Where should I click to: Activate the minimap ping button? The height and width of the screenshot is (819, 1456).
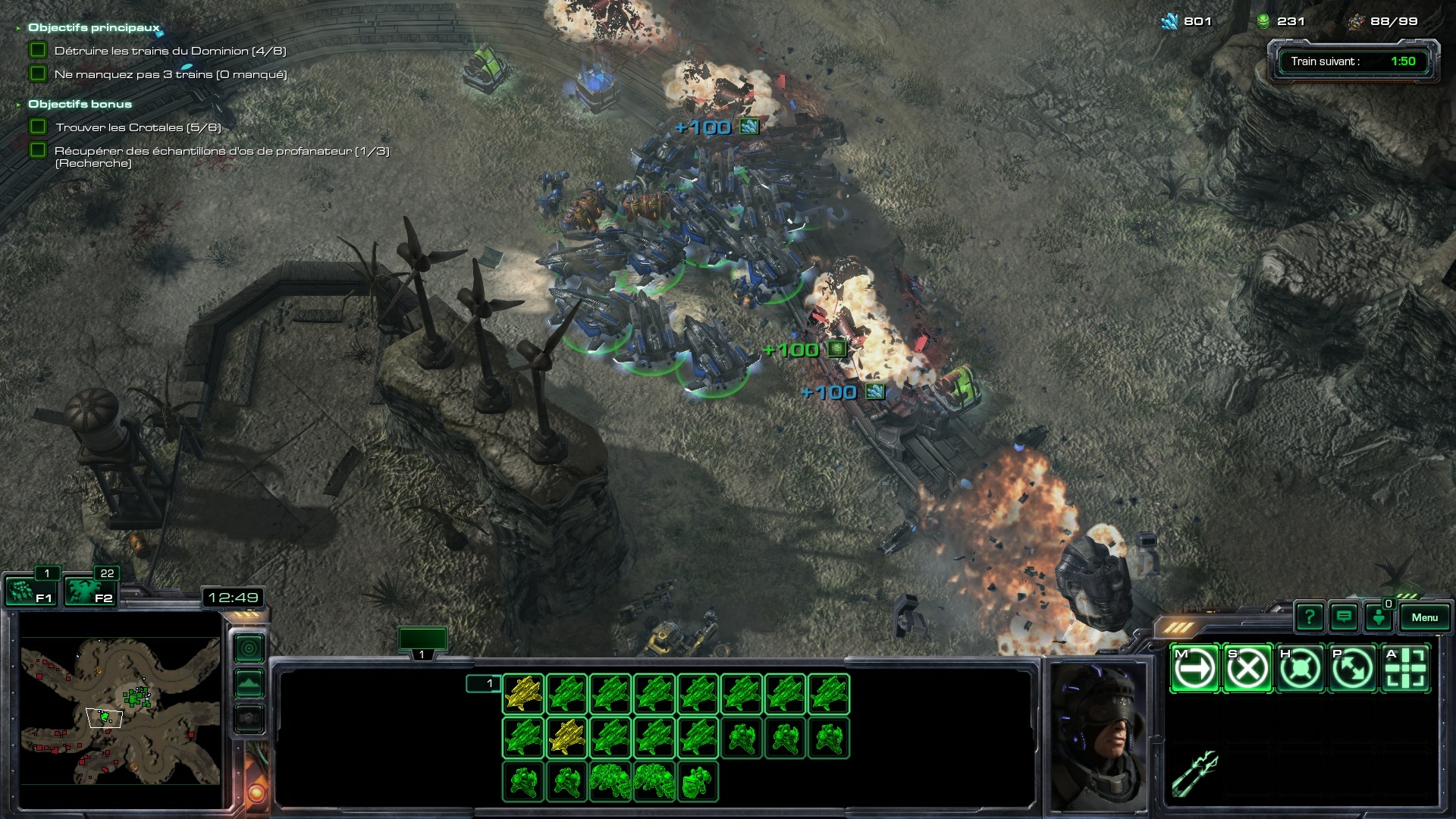click(249, 648)
